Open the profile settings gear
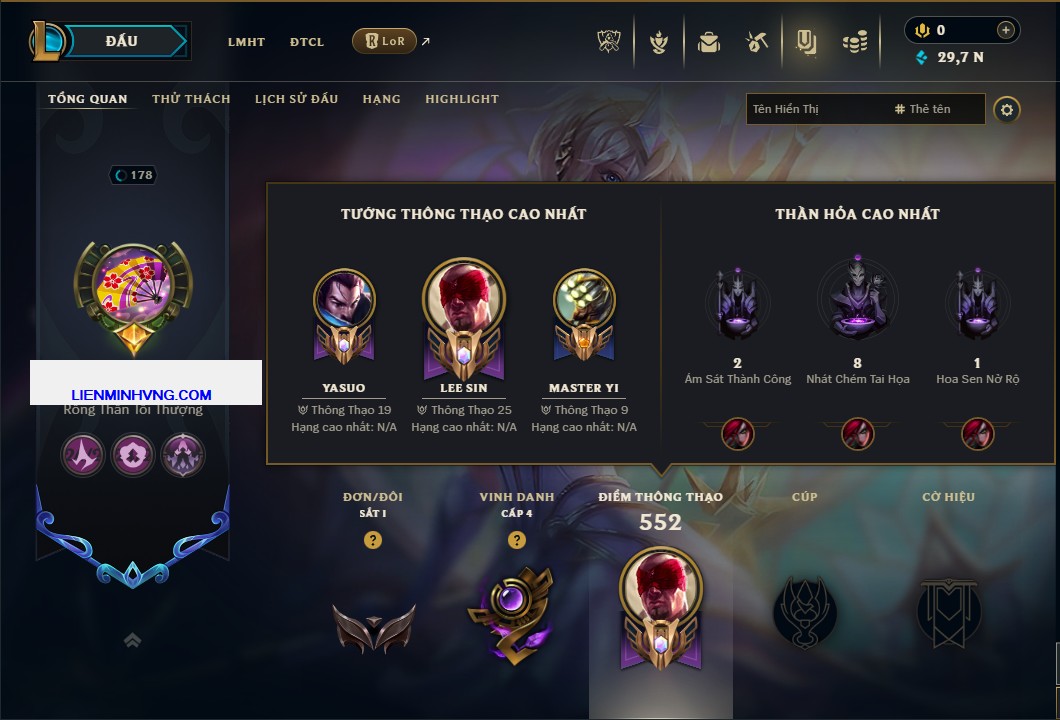This screenshot has width=1060, height=720. [x=1007, y=109]
